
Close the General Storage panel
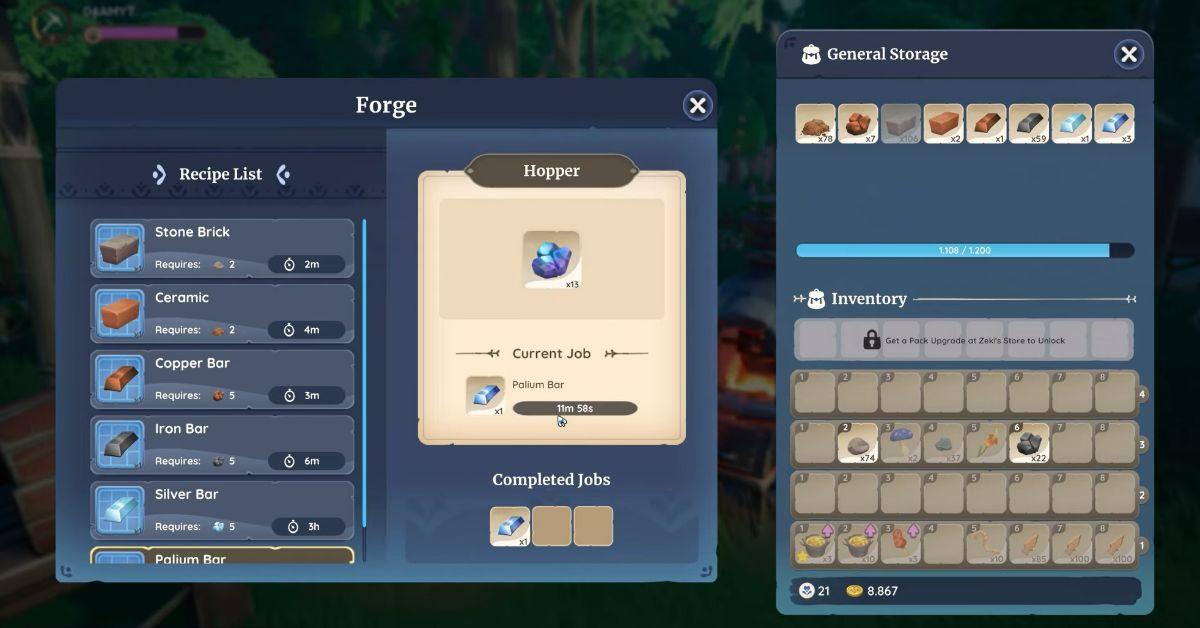pos(1128,55)
